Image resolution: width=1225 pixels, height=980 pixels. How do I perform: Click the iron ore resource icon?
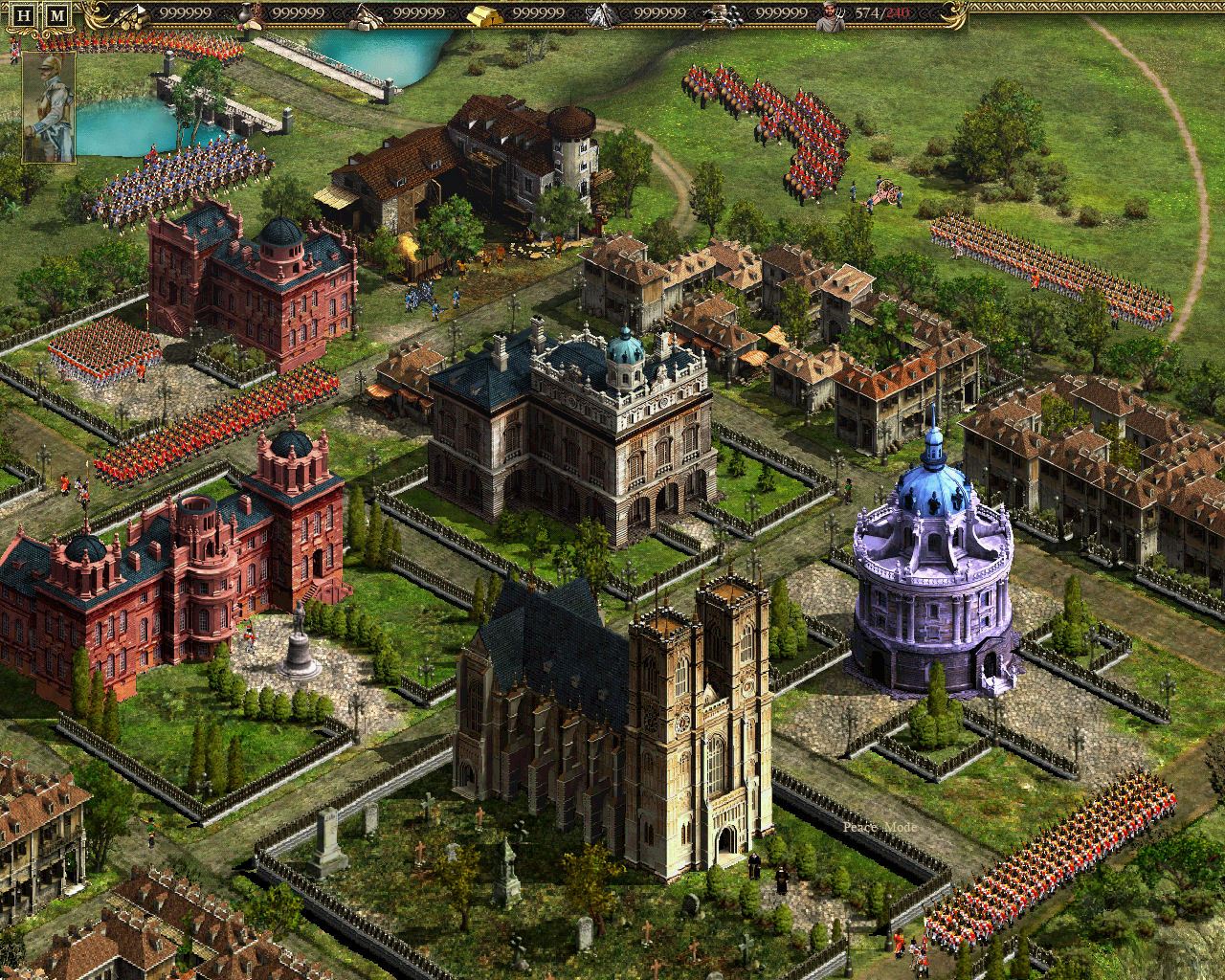click(x=602, y=13)
